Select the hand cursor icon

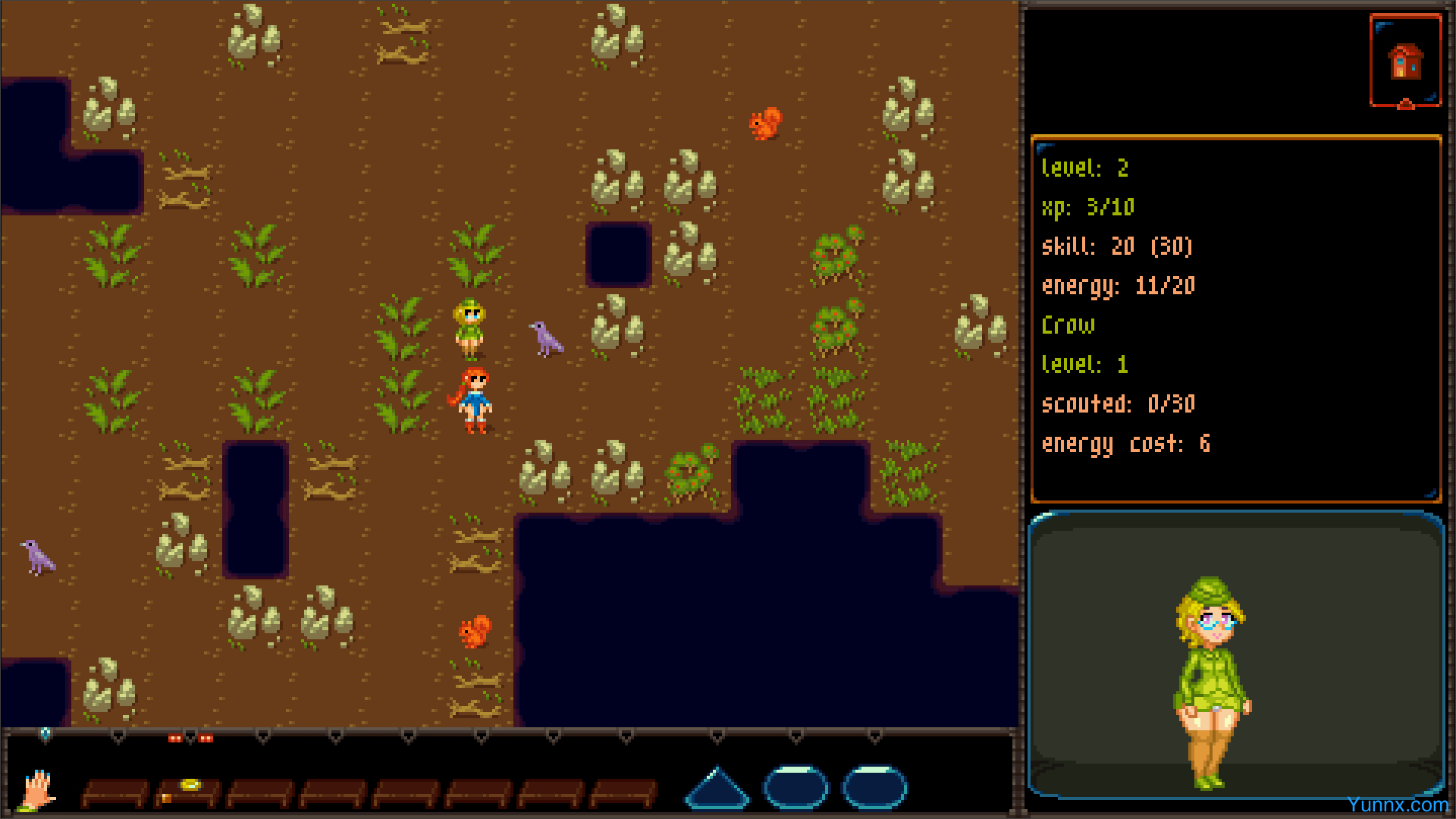(x=37, y=790)
